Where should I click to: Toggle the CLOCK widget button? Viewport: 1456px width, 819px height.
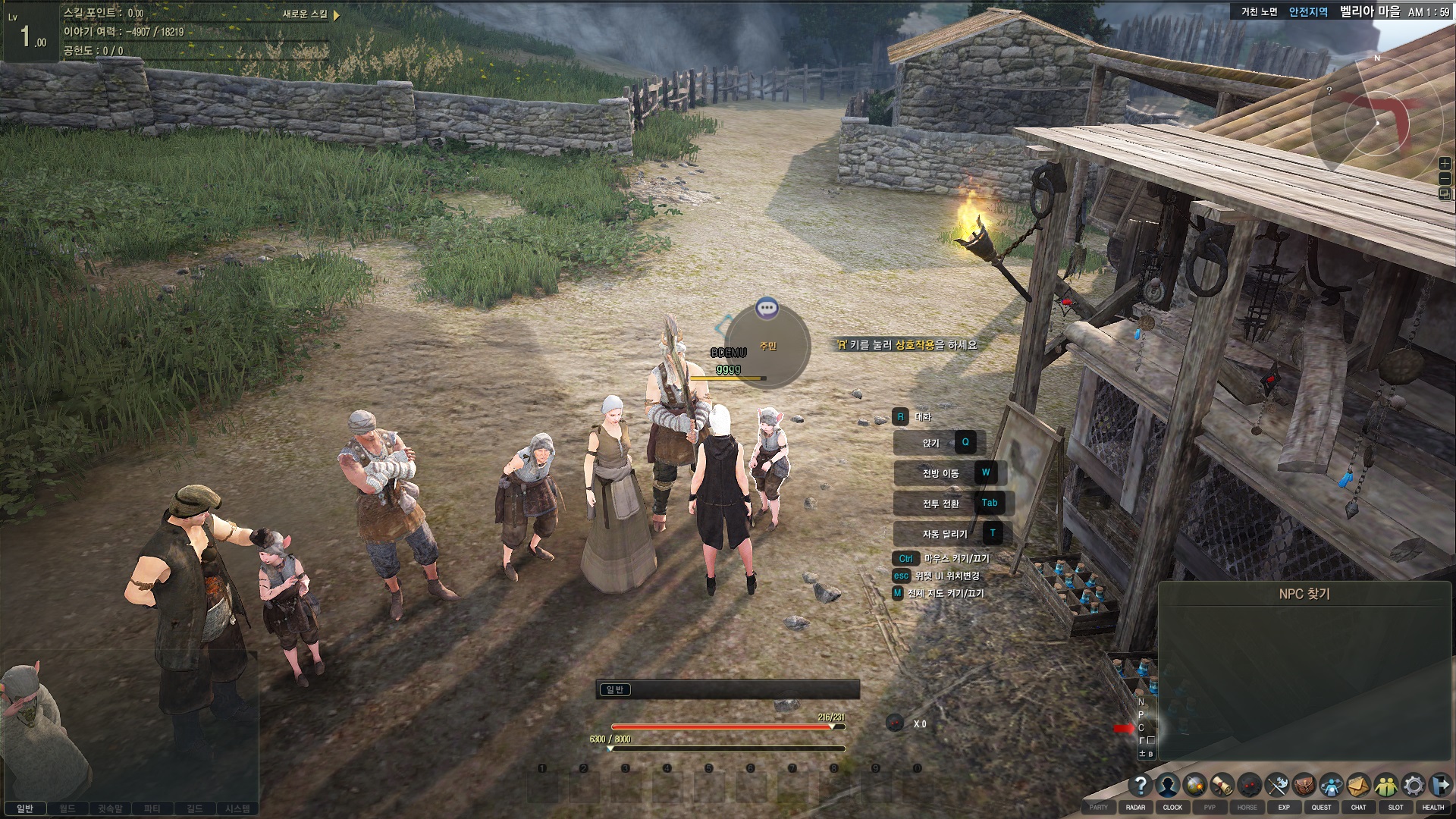[x=1172, y=808]
